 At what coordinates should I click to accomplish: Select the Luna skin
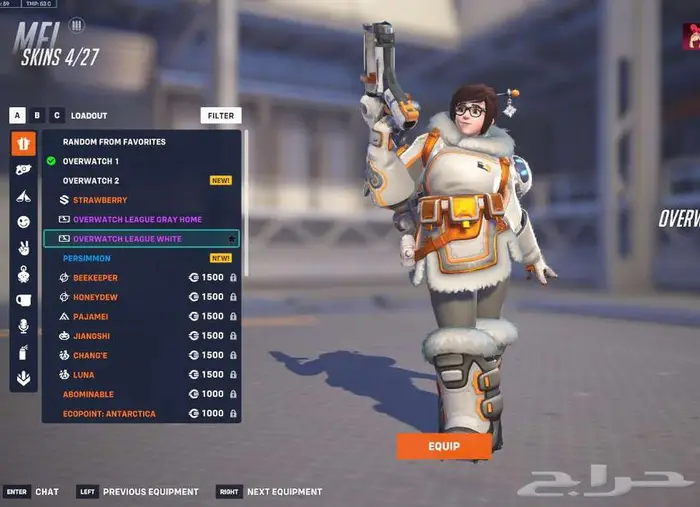click(85, 374)
